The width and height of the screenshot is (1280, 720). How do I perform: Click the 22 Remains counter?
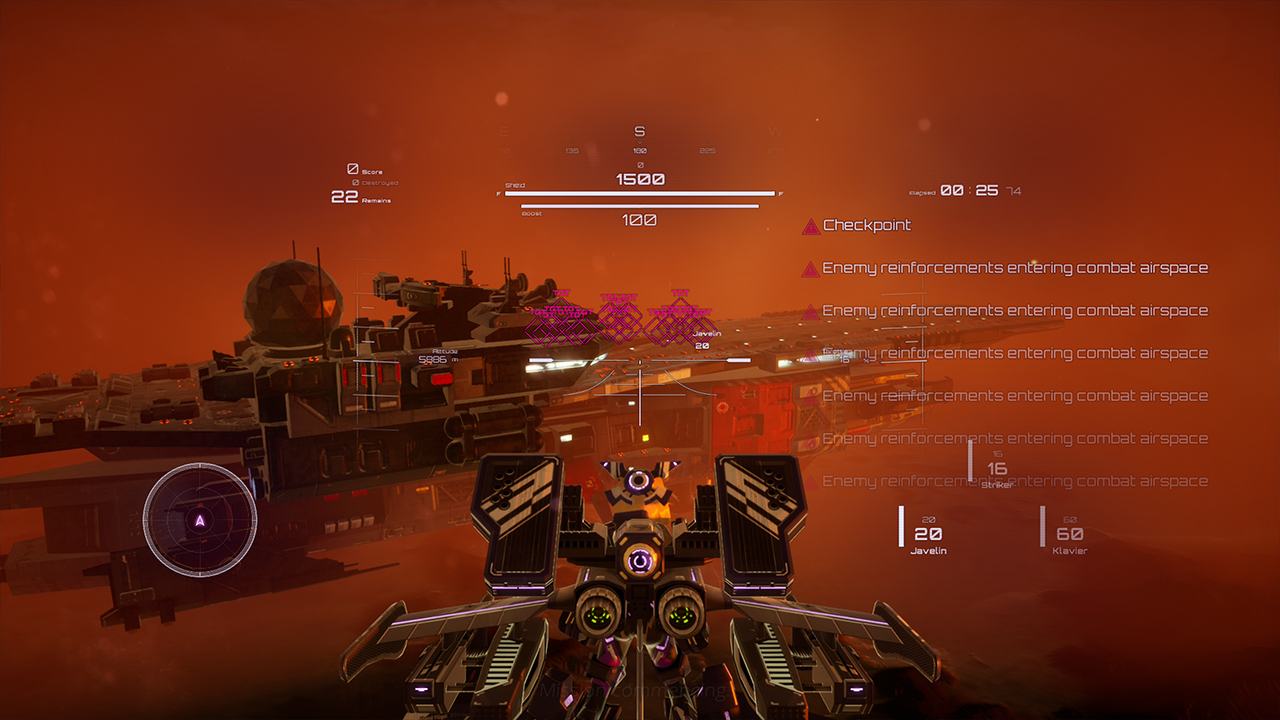coord(358,197)
